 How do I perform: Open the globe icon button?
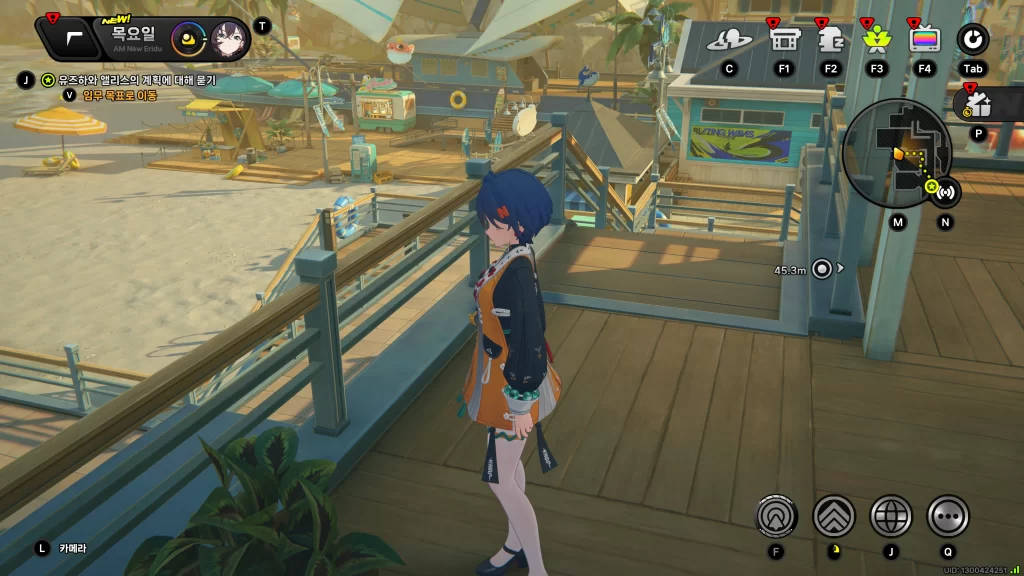click(891, 516)
